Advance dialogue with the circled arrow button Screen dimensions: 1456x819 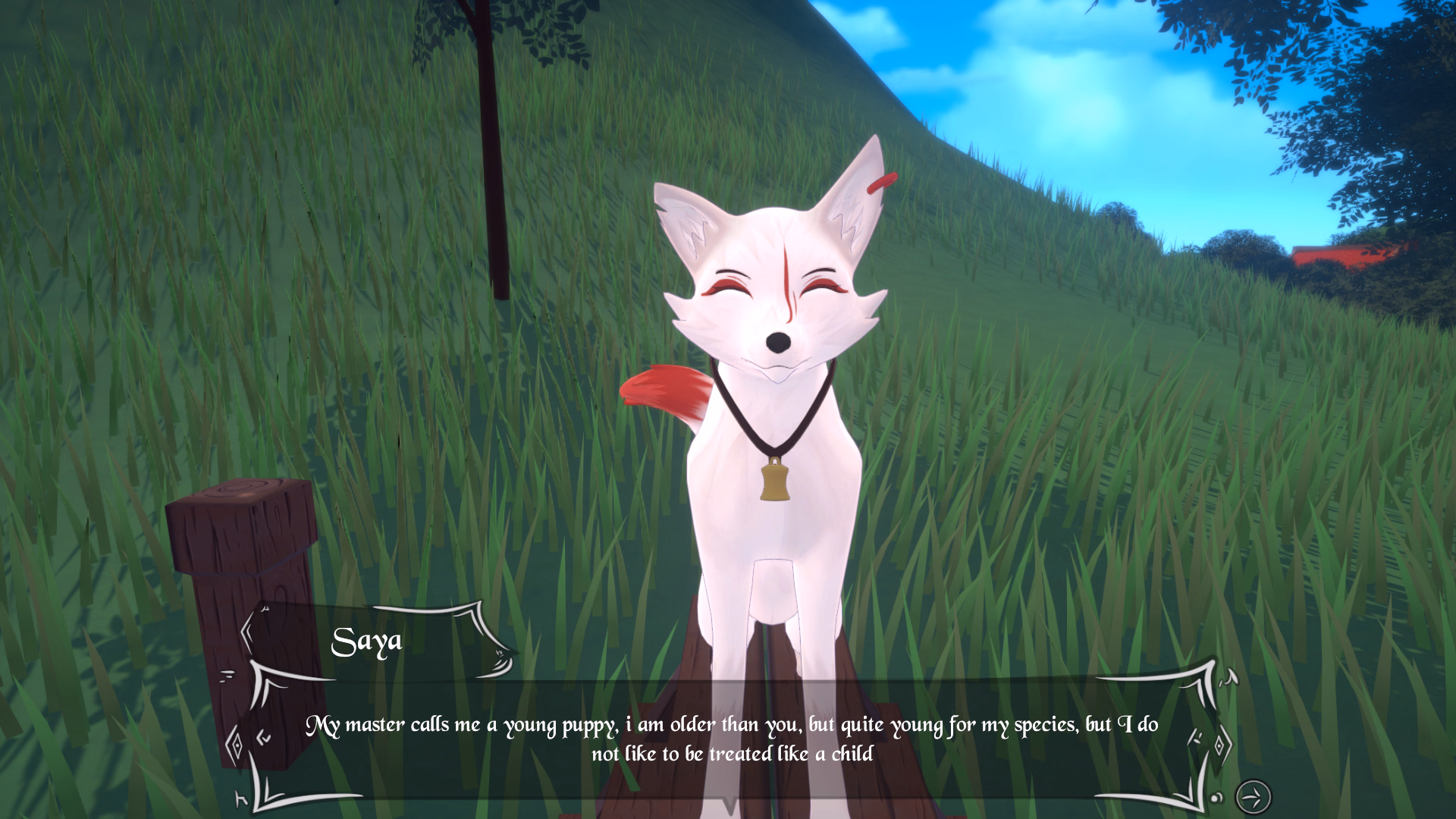[1253, 797]
